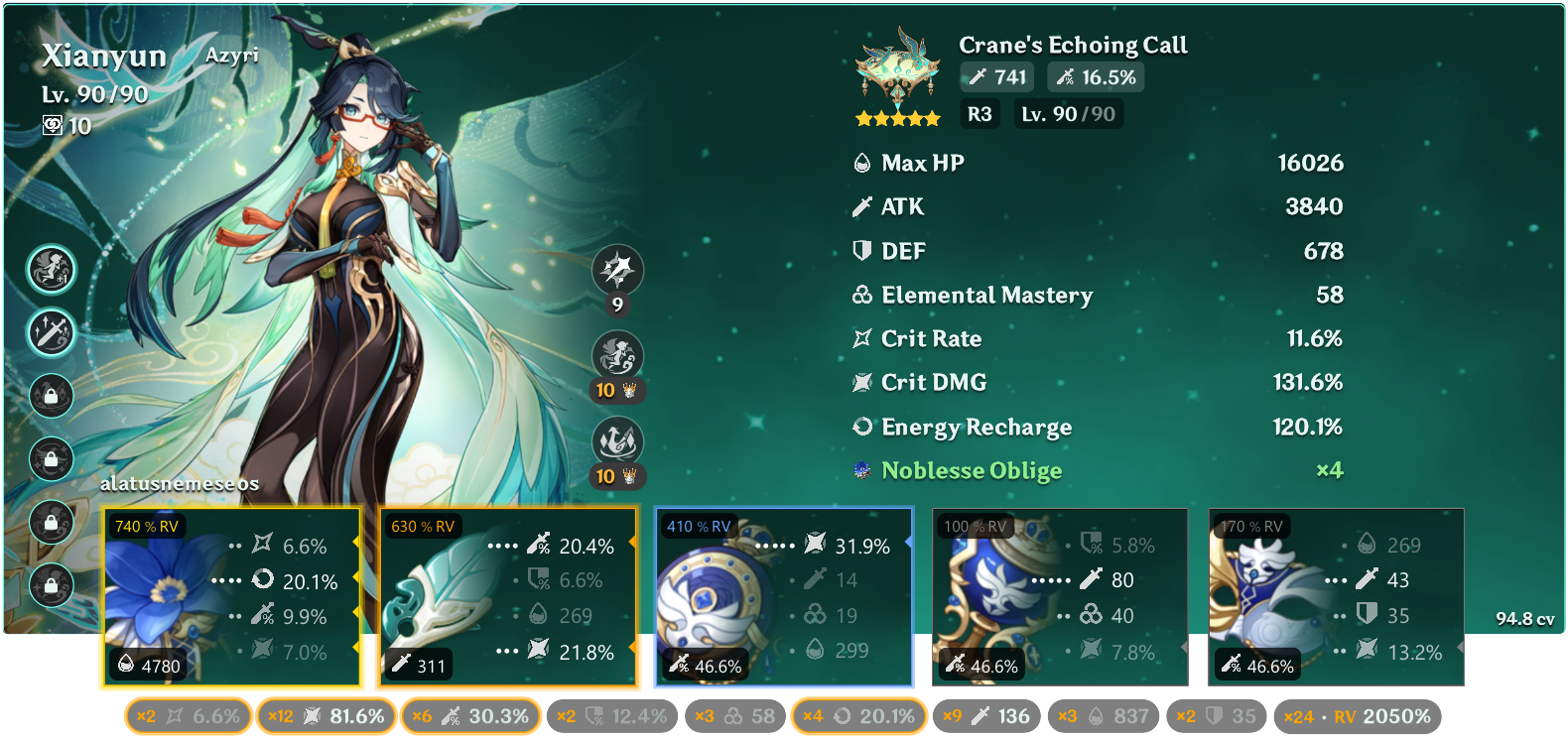Toggle the Elemental Mastery 58 substat chip

(735, 716)
